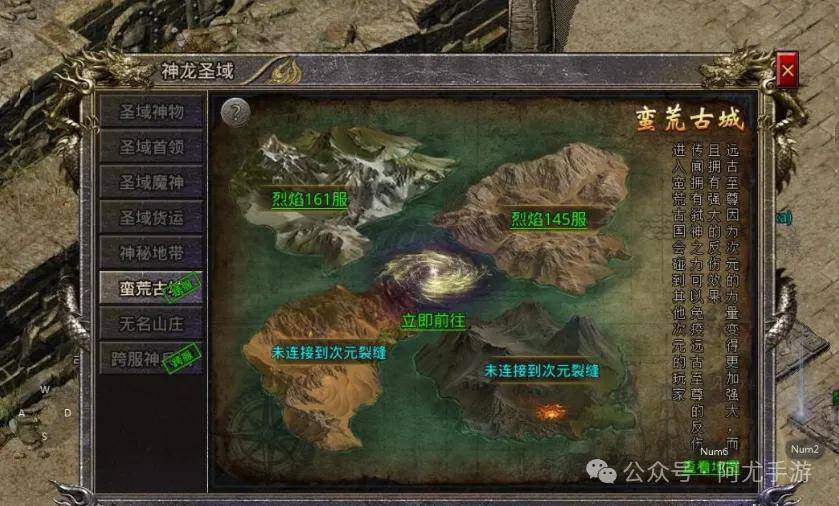This screenshot has height=506, width=839.
Task: Click 立即前往 to enter the vortex
Action: coord(434,322)
